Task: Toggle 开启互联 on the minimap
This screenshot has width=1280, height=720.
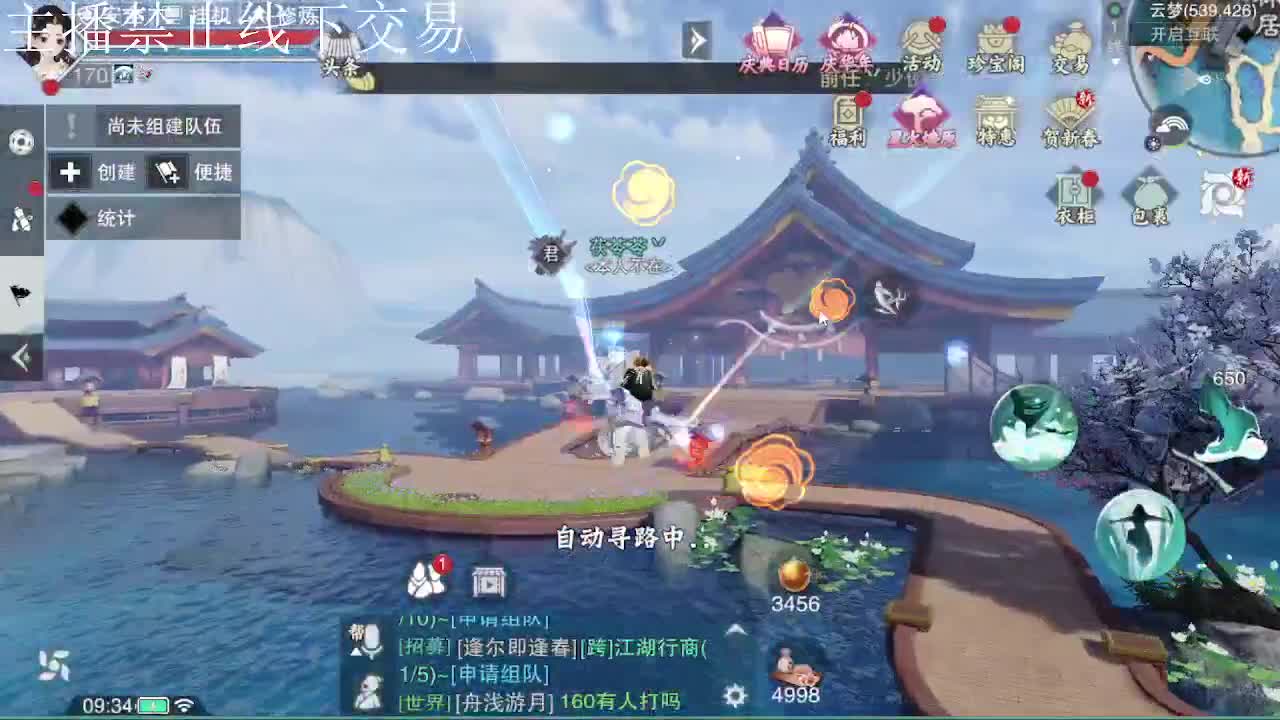Action: [1185, 35]
